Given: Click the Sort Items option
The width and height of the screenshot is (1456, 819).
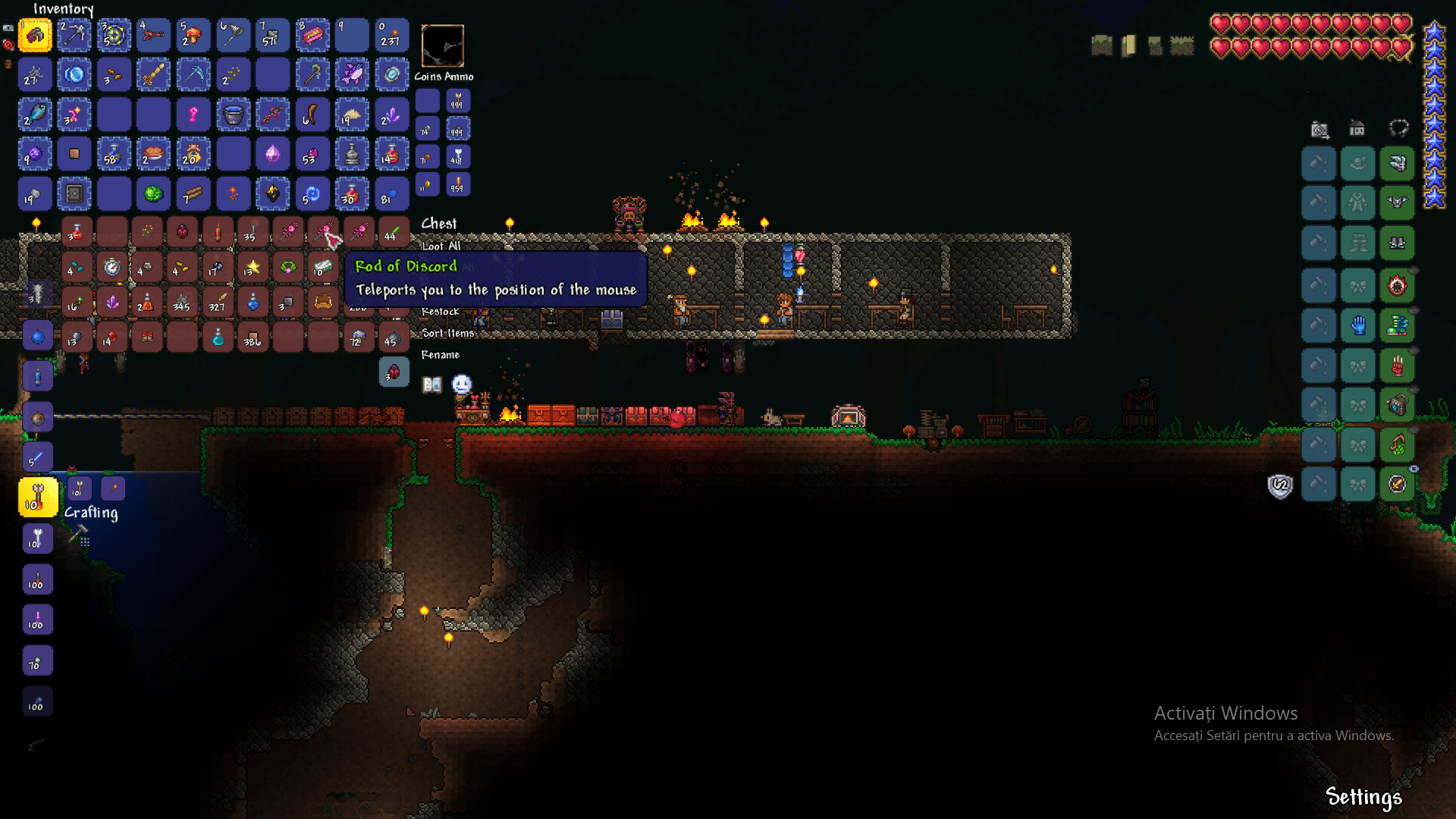Looking at the screenshot, I should click(x=447, y=334).
